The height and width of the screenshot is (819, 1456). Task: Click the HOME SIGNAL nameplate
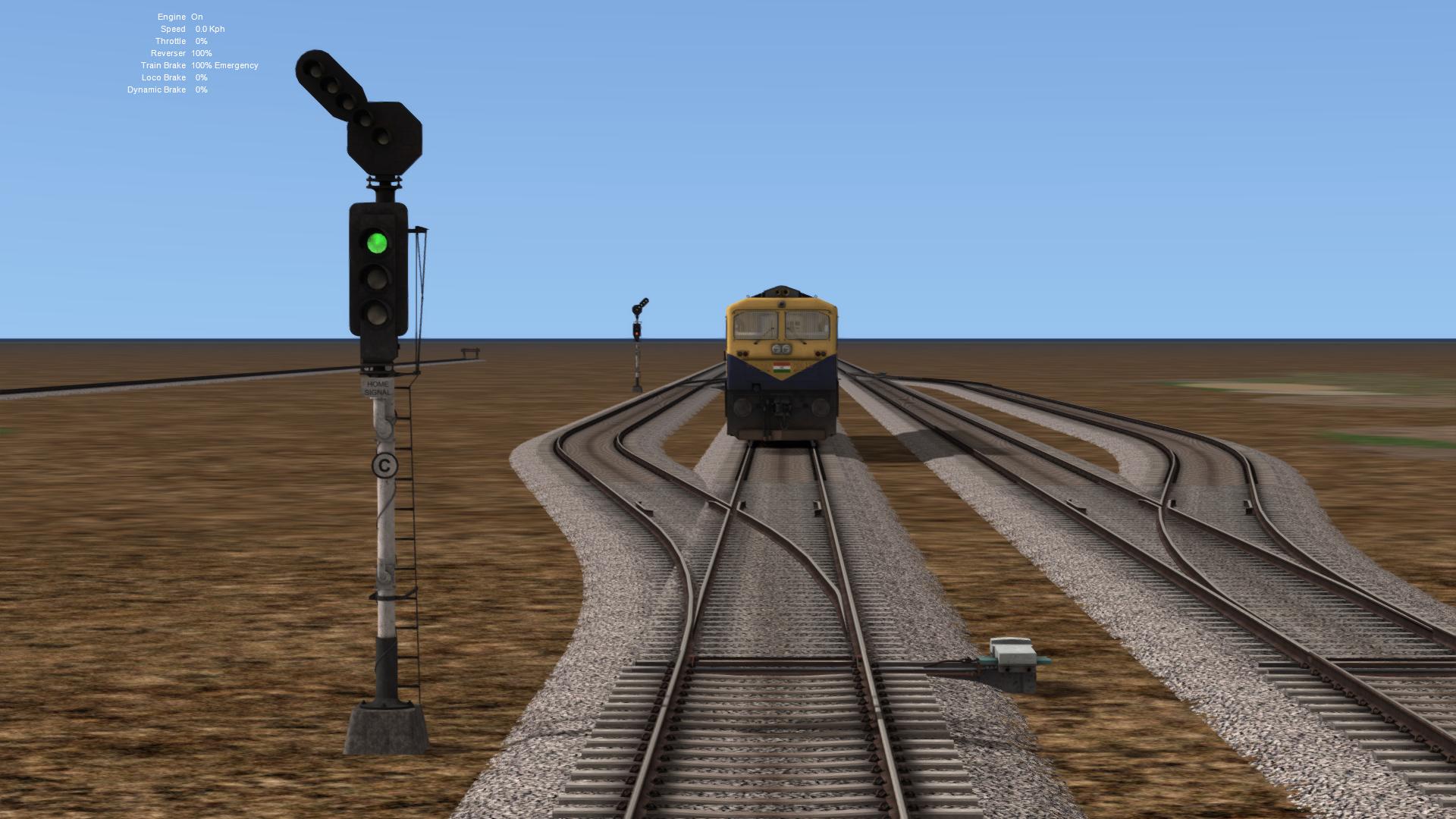coord(377,389)
